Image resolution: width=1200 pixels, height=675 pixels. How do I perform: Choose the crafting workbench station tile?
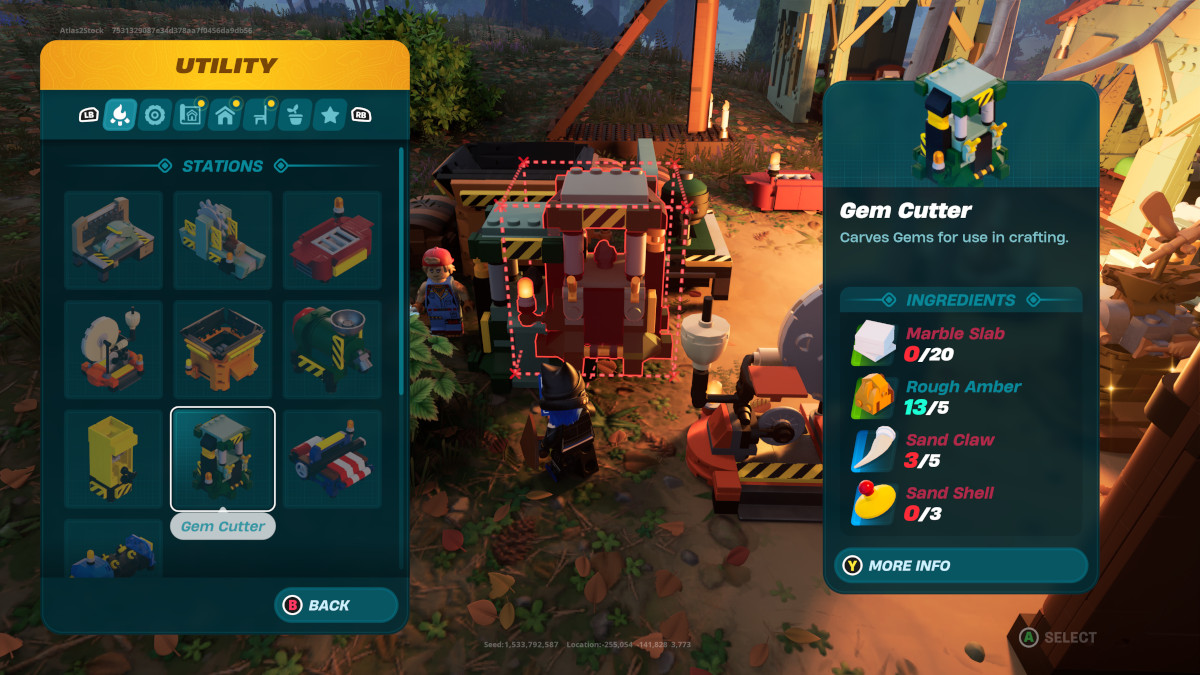click(113, 241)
